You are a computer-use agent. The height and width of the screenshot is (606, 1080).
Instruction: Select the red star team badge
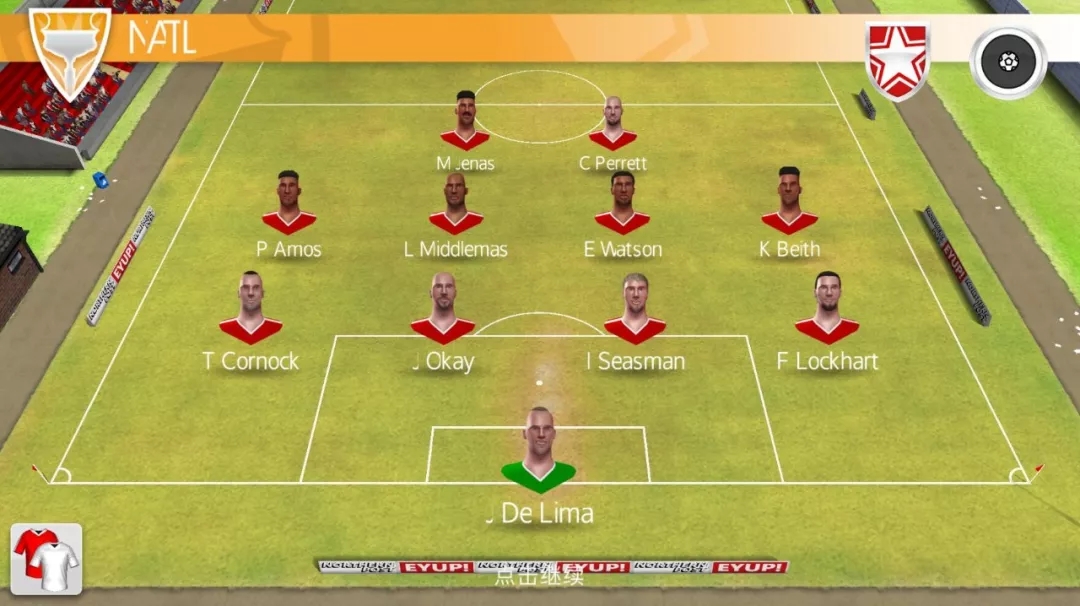point(897,60)
